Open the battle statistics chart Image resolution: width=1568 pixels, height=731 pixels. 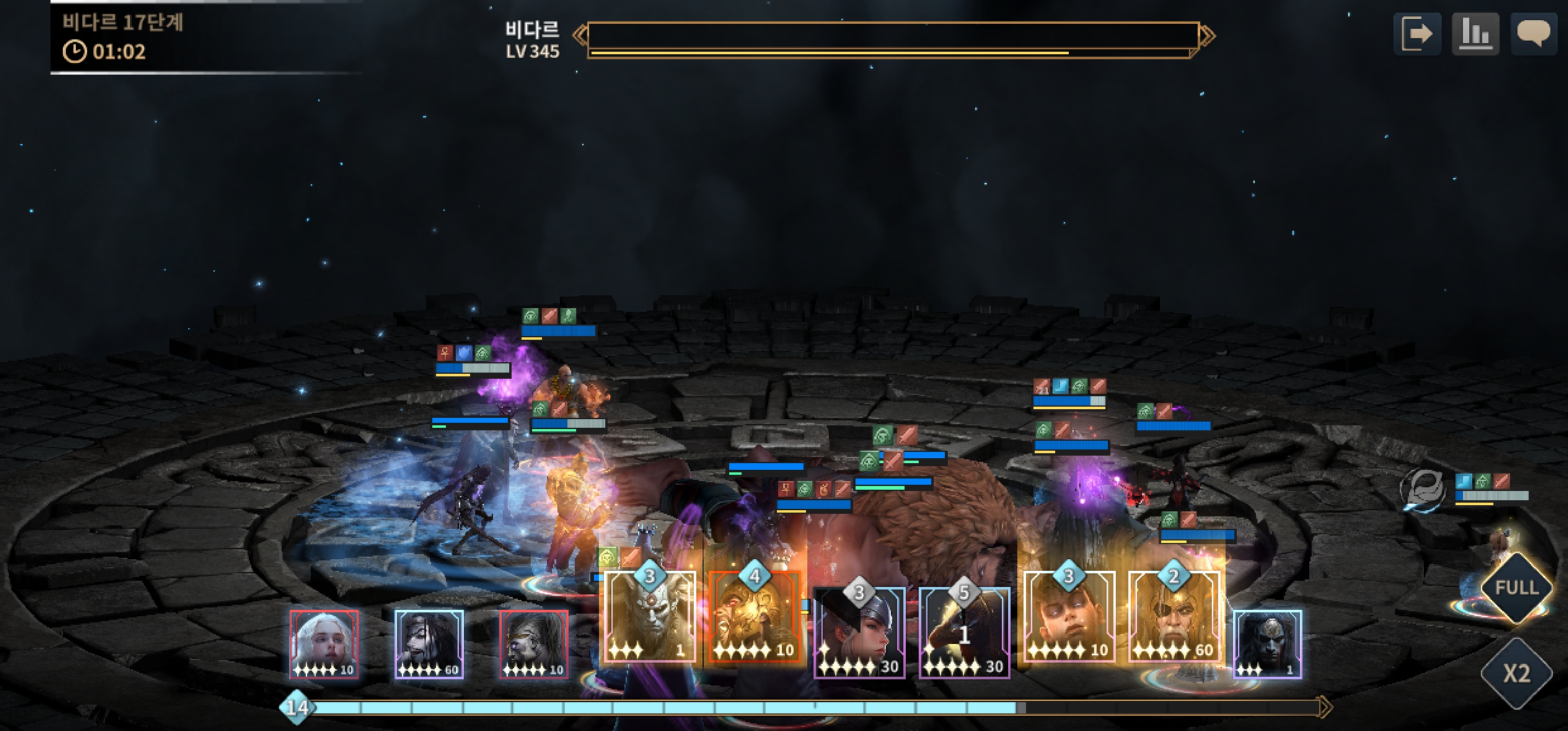[1475, 34]
